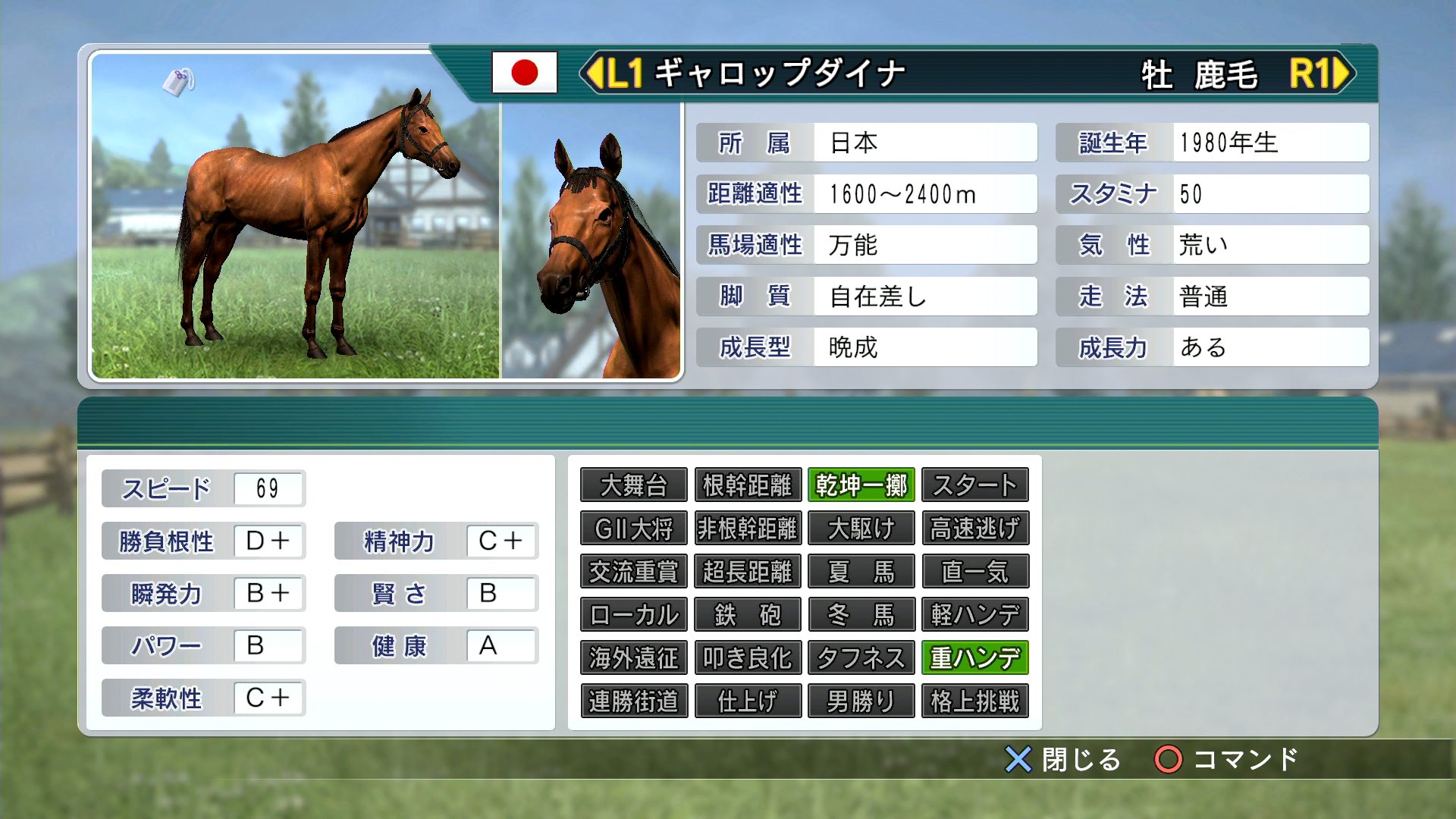
Task: Select the 非根幹距離 trait tile
Action: click(x=748, y=529)
